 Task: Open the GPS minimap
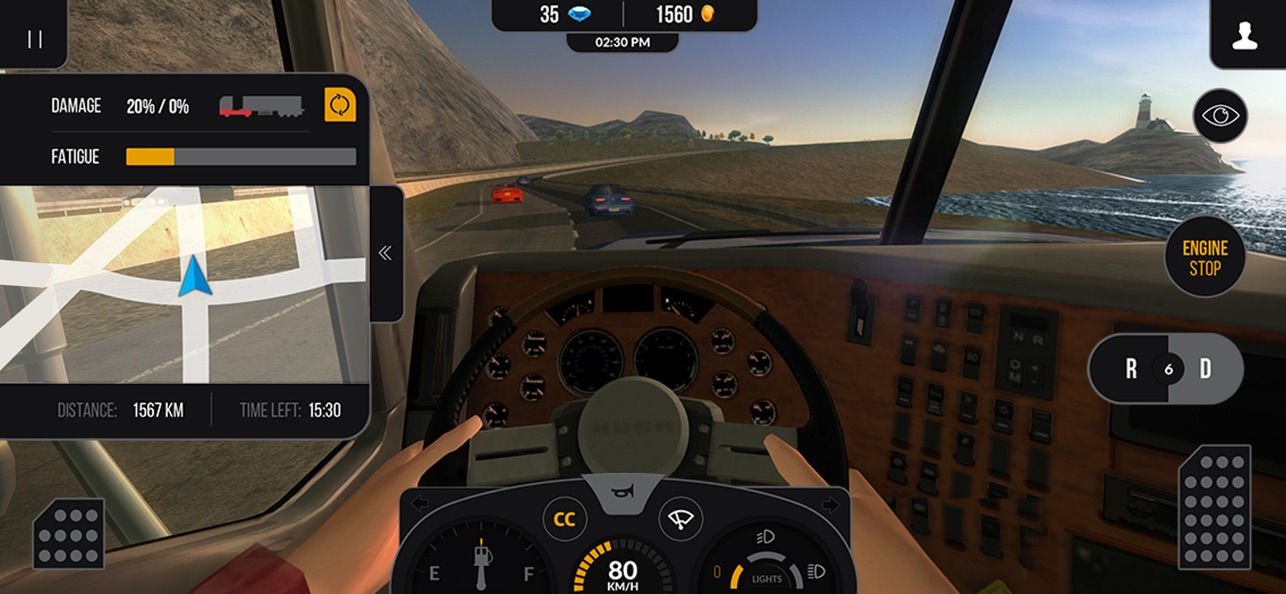(x=185, y=283)
